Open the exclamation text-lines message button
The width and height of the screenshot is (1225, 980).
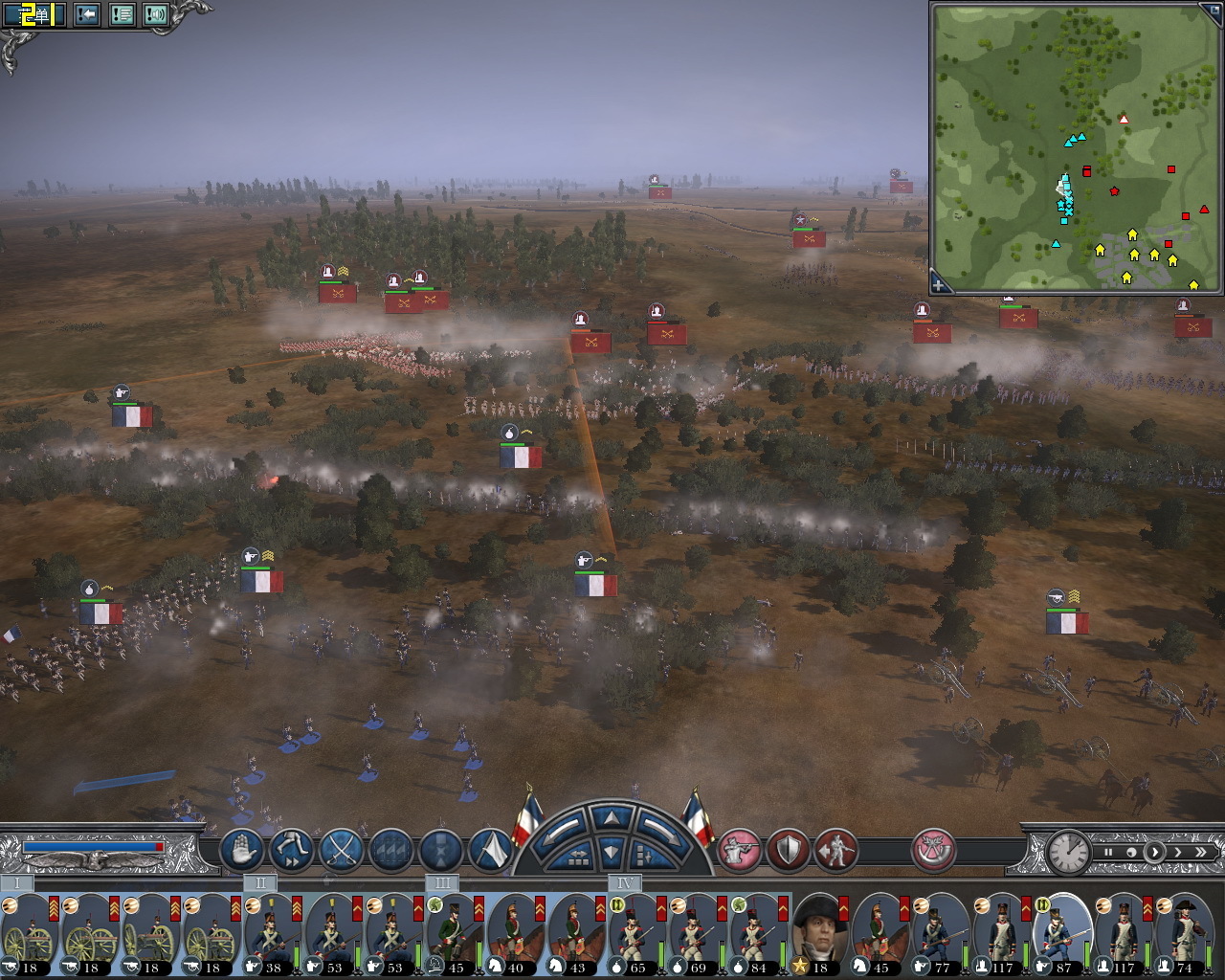(122, 14)
